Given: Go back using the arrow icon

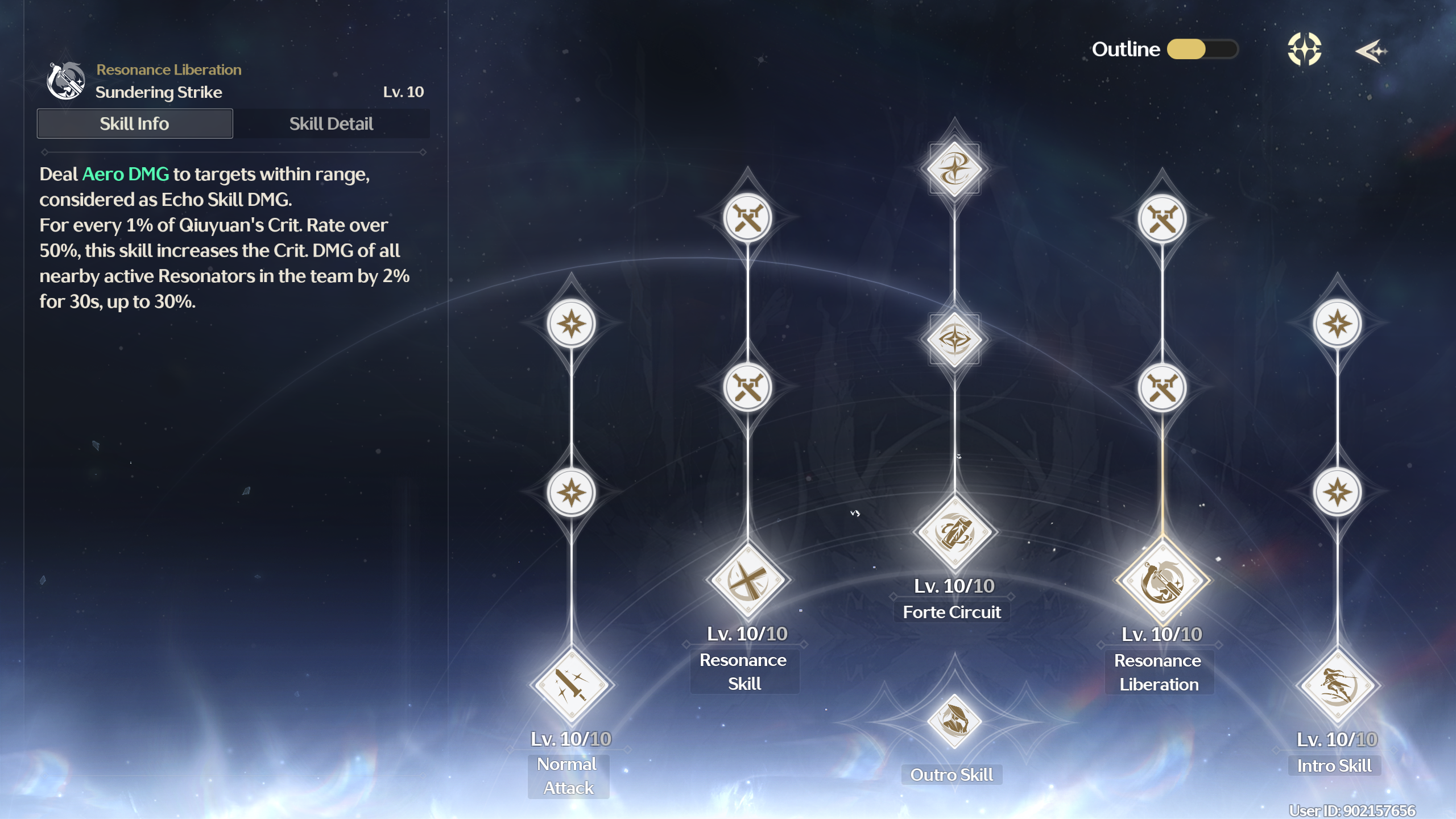Looking at the screenshot, I should click(x=1371, y=51).
